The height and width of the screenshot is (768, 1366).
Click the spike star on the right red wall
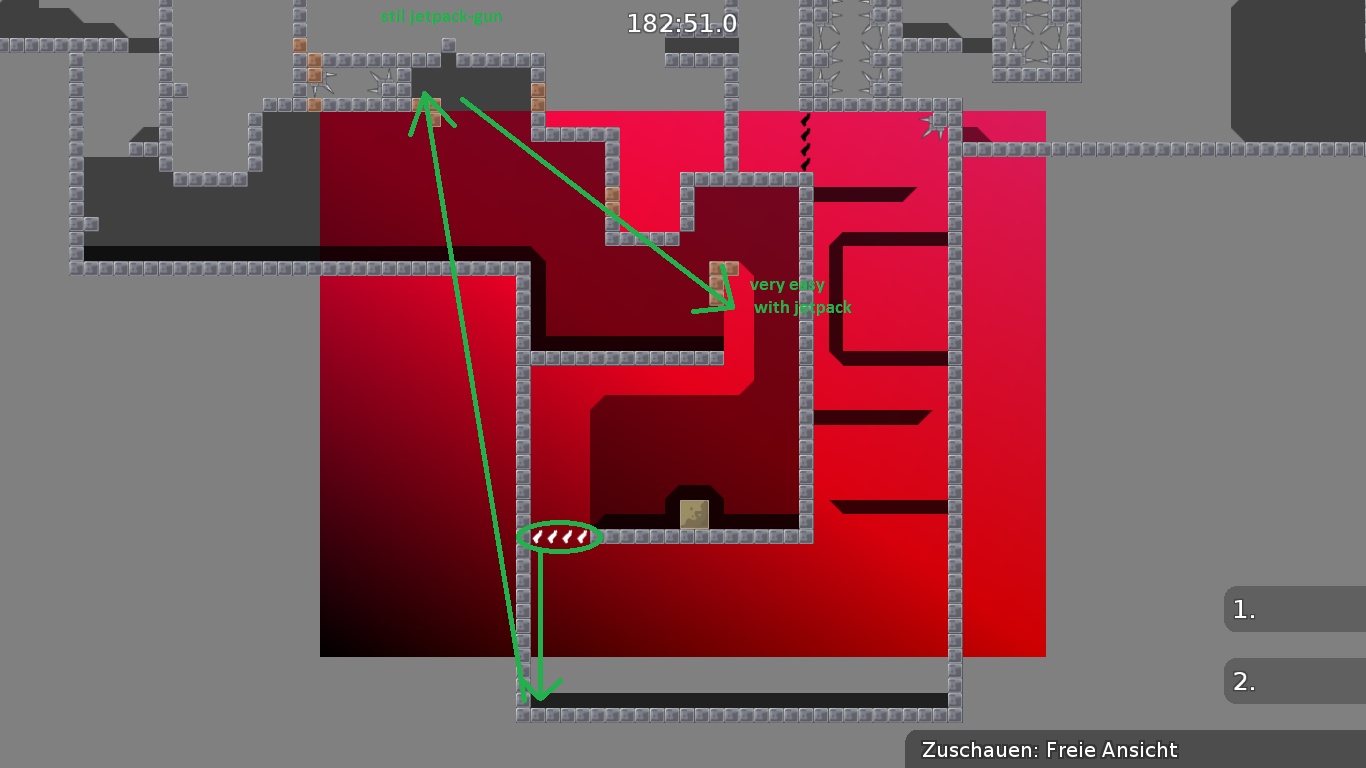(x=929, y=127)
